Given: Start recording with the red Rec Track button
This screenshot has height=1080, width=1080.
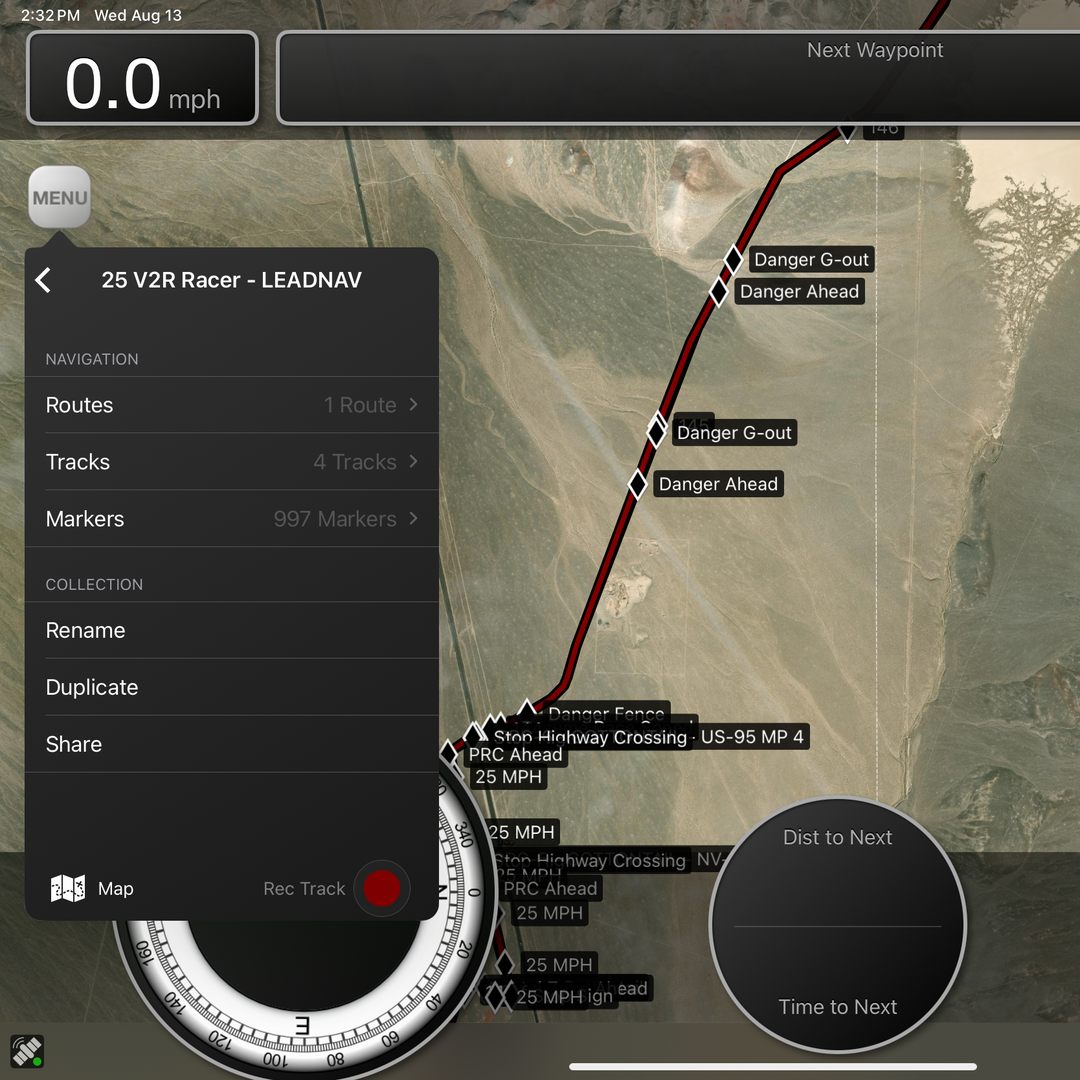Looking at the screenshot, I should (381, 889).
